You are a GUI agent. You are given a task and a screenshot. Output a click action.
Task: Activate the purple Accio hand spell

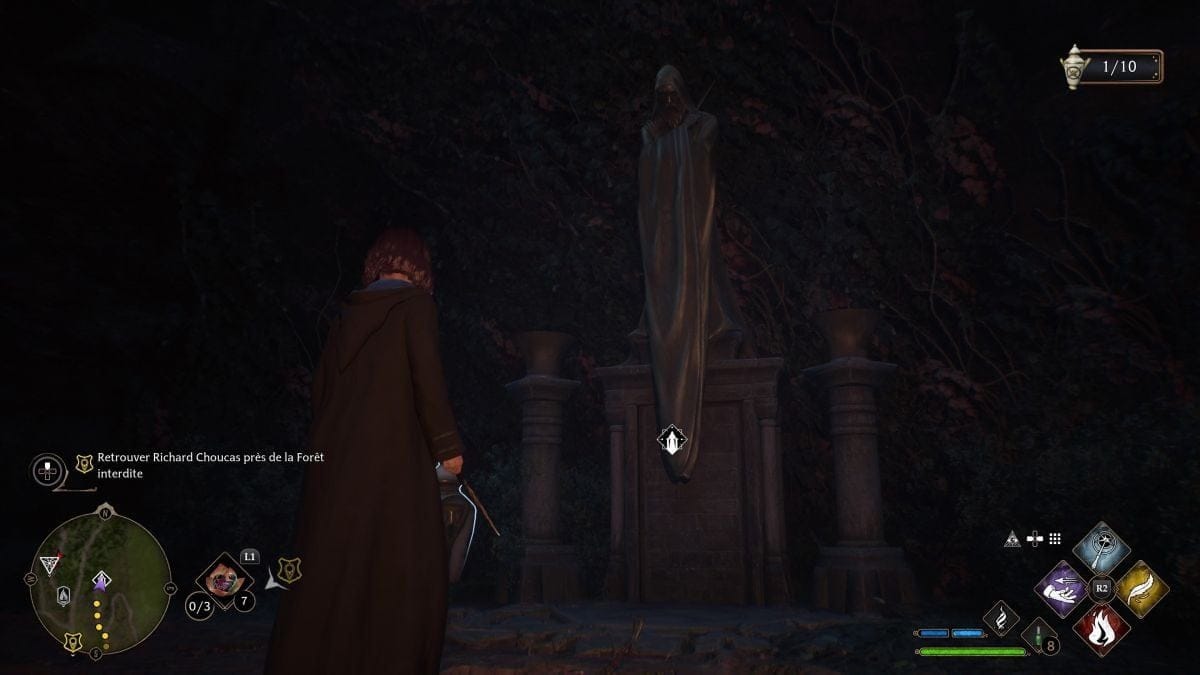(1061, 589)
